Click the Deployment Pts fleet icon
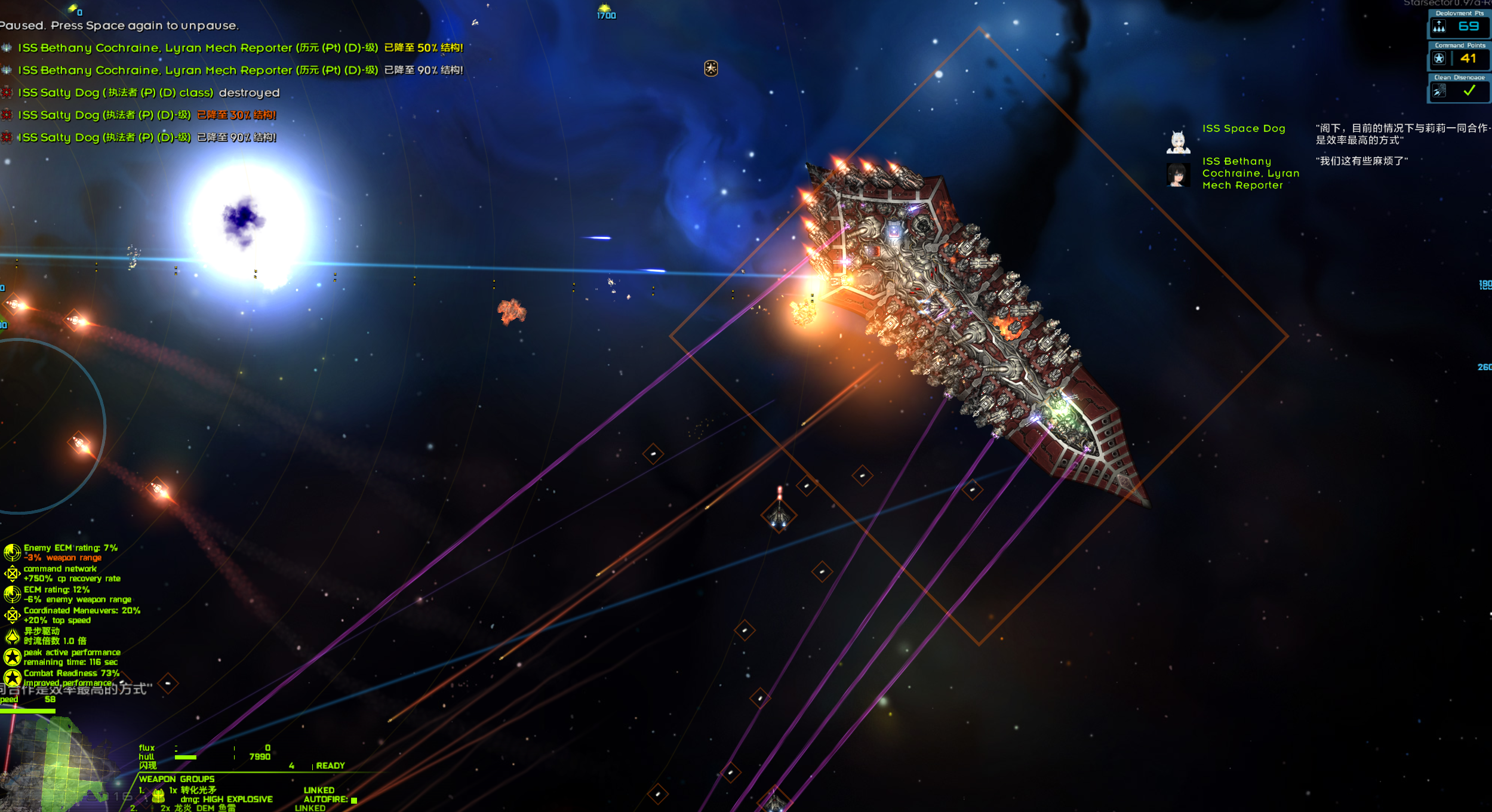The height and width of the screenshot is (812, 1492). (1439, 27)
